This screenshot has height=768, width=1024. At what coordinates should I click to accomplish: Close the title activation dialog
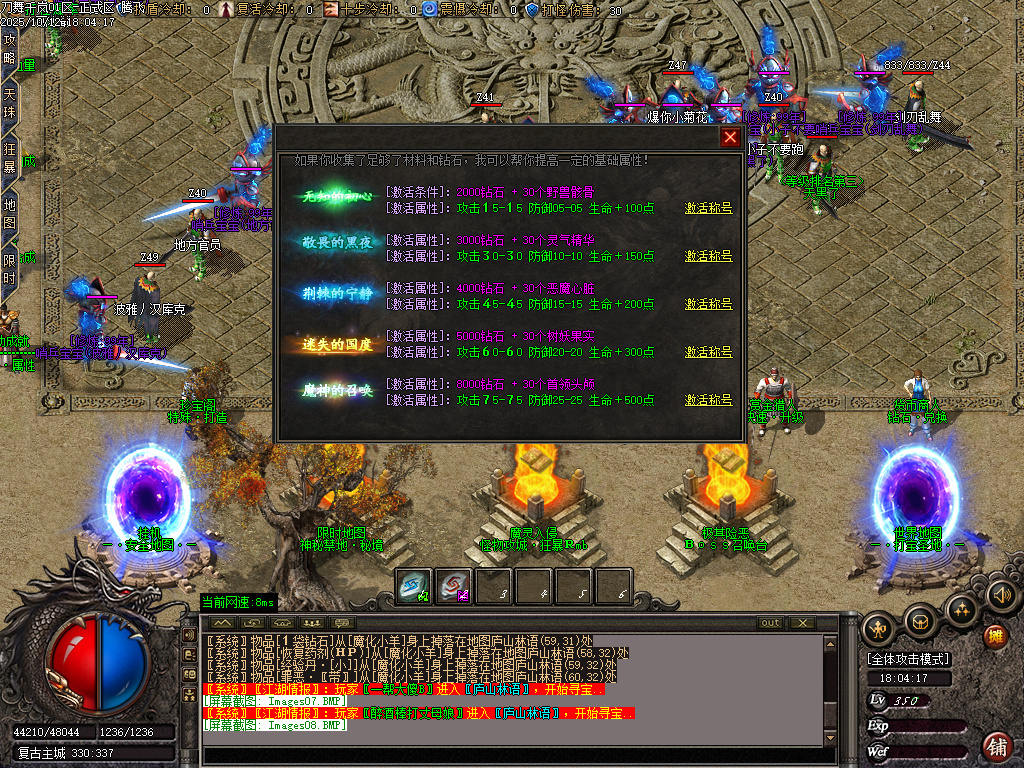730,138
